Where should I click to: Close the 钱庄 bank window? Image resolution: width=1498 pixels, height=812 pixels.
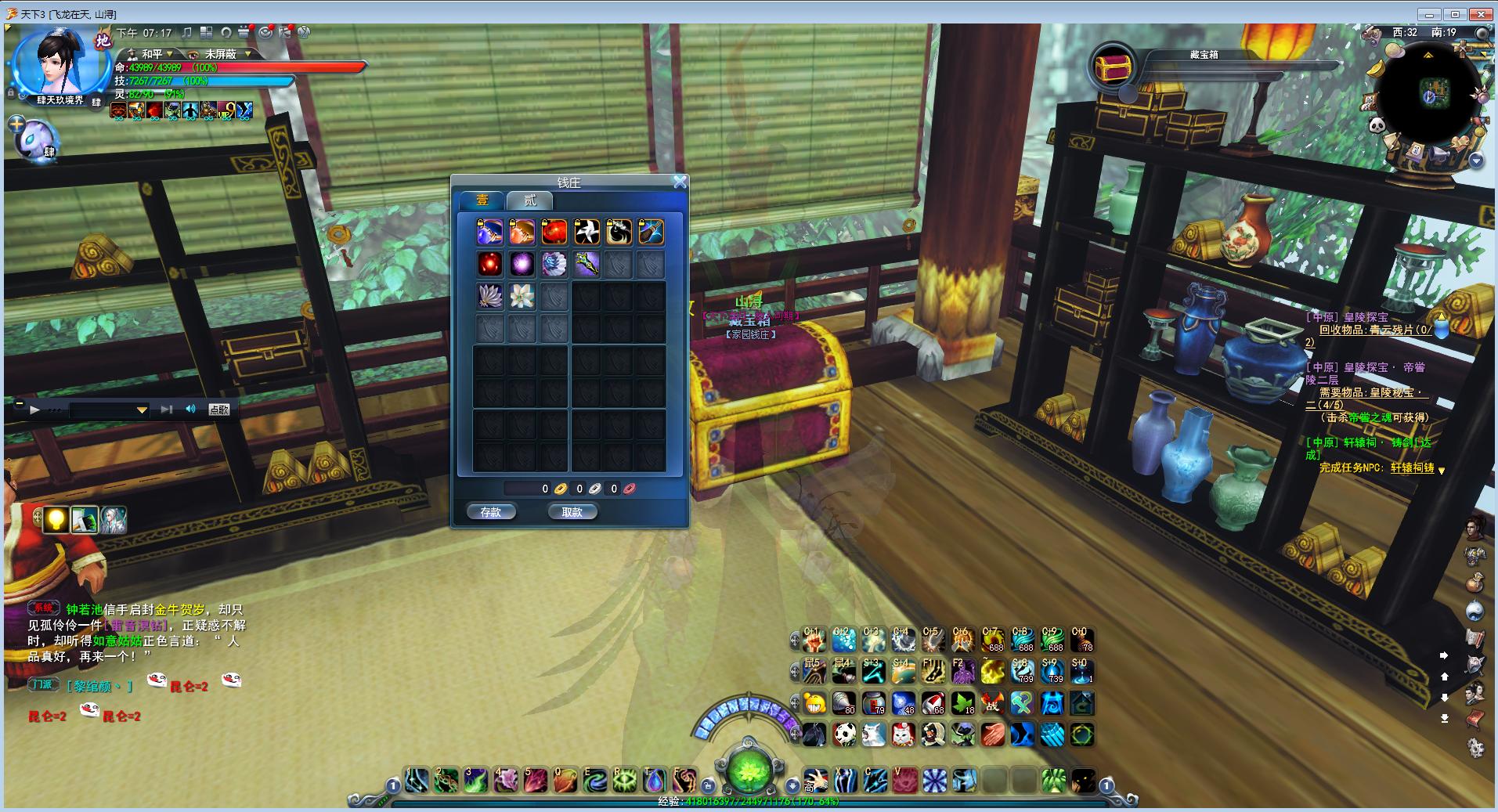pos(680,182)
